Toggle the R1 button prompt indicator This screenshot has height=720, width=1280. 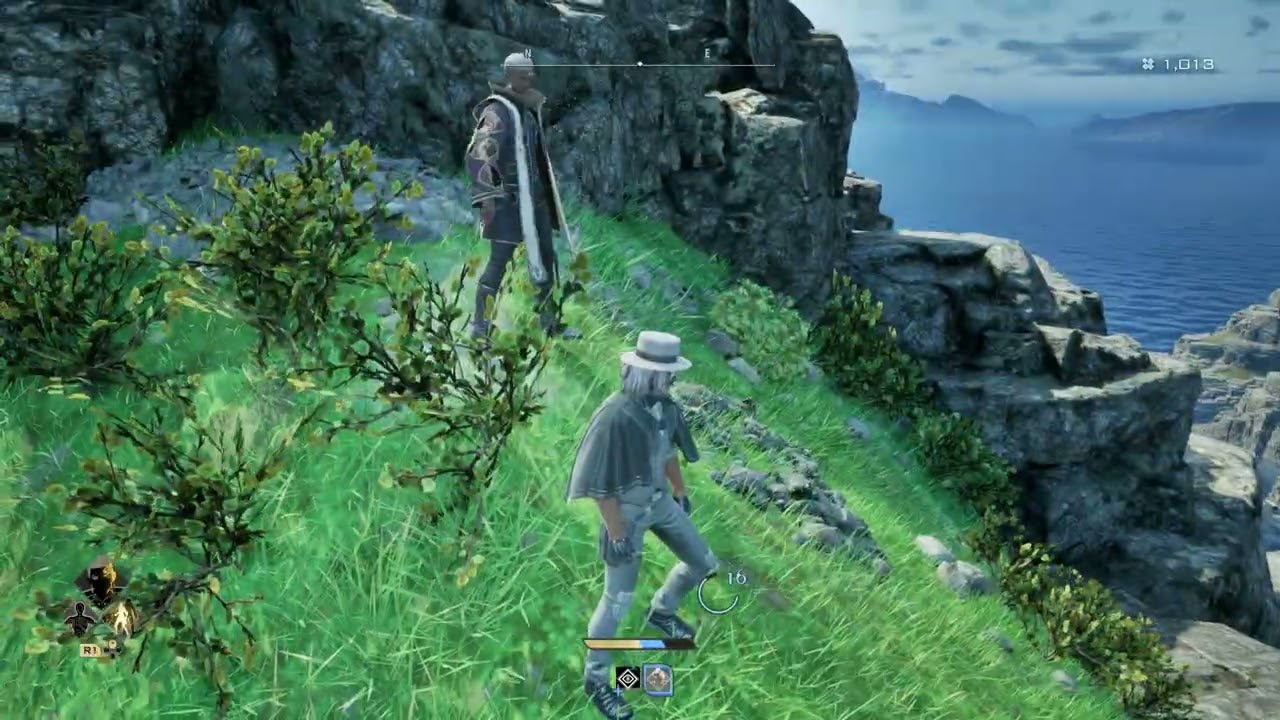tap(90, 649)
